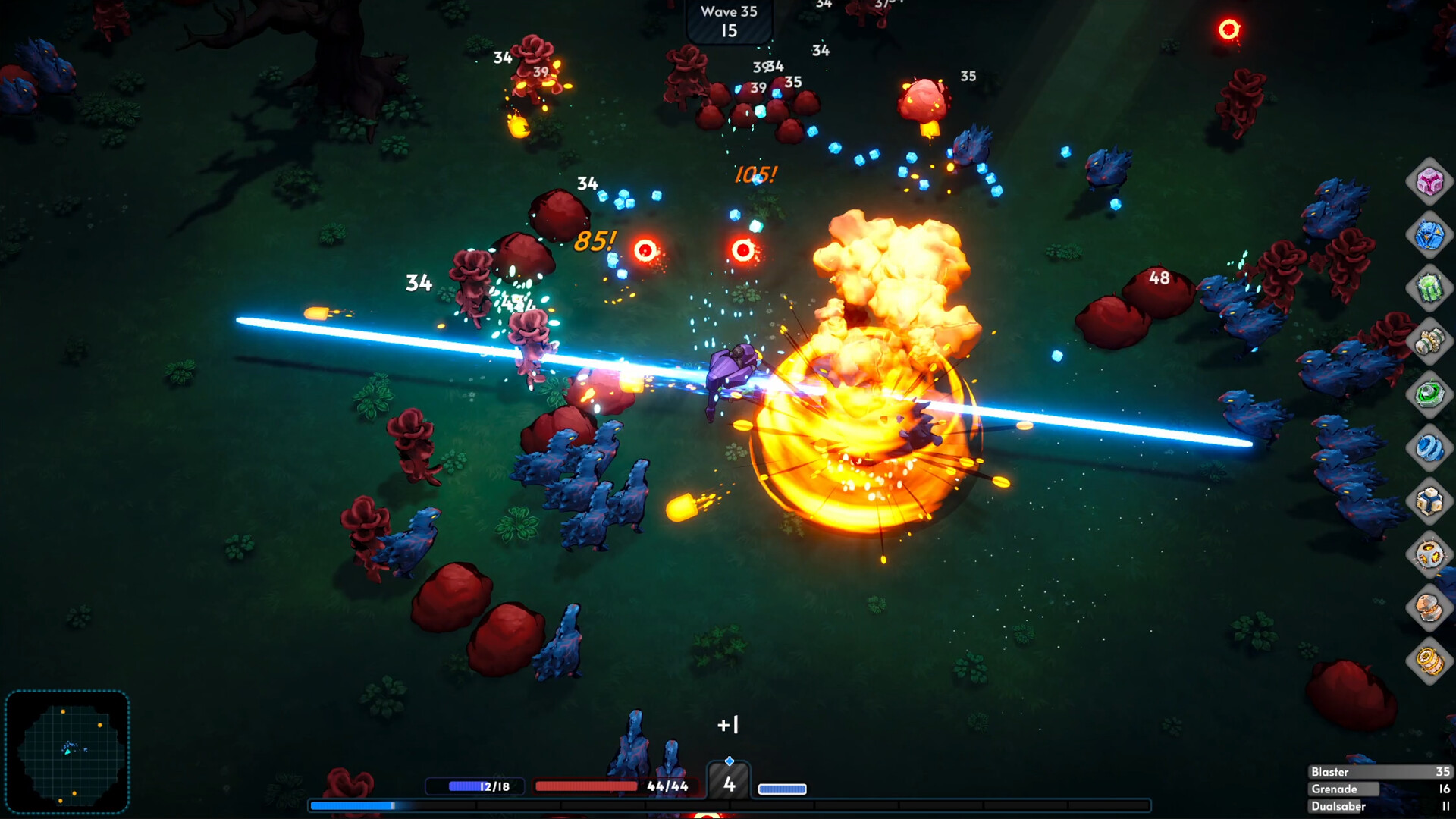Pick the blue coiled ring module
Screen dimensions: 1456x819
coord(1429,447)
